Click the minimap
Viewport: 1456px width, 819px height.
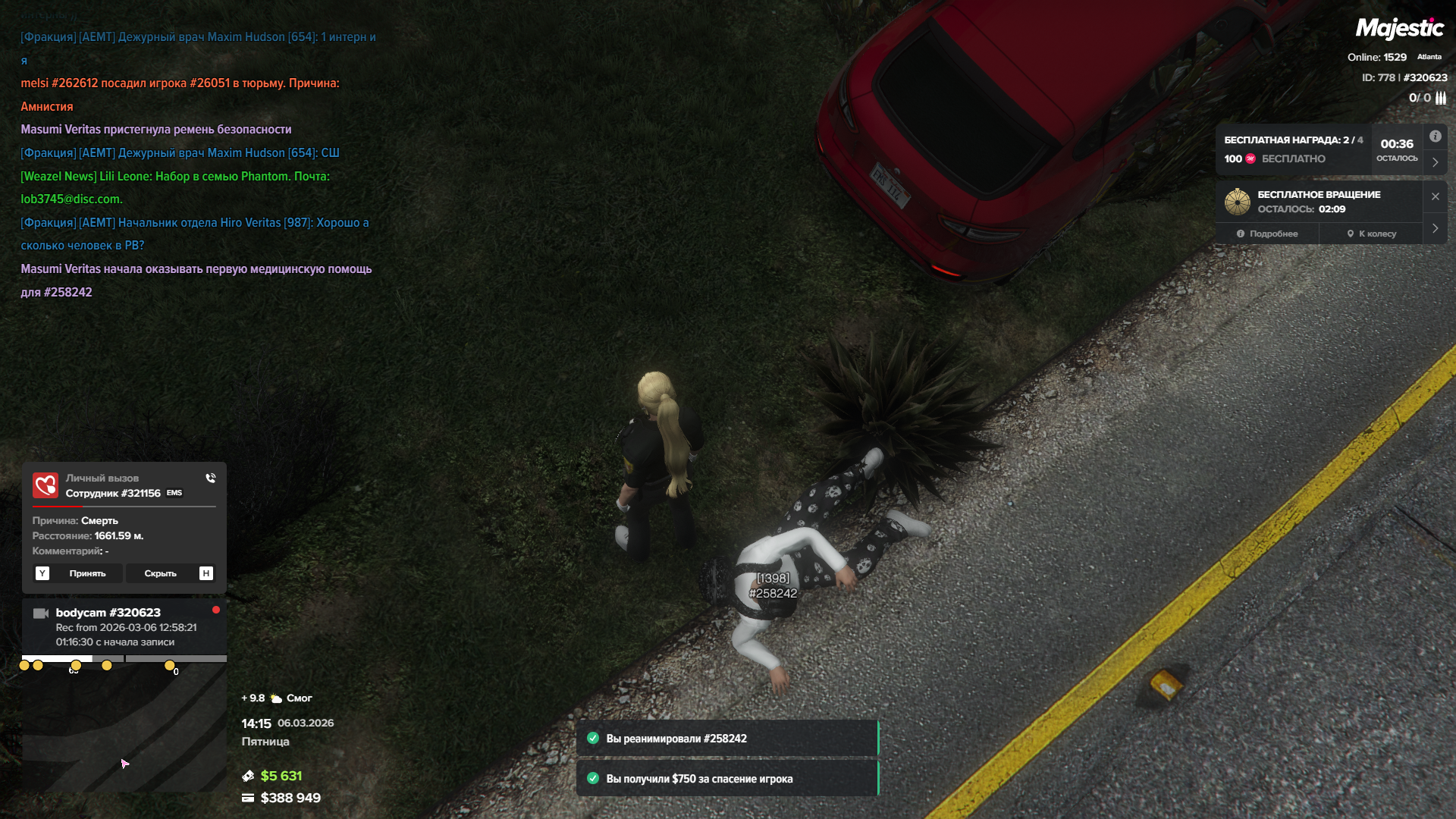click(x=124, y=728)
